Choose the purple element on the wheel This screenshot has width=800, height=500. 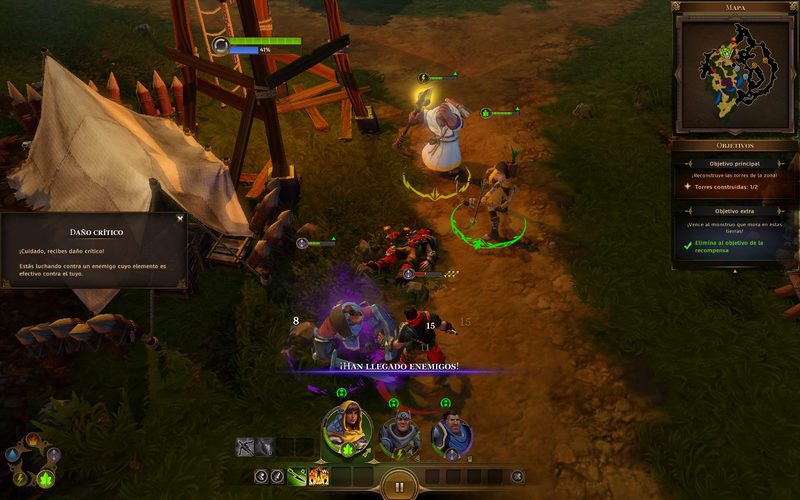point(54,455)
